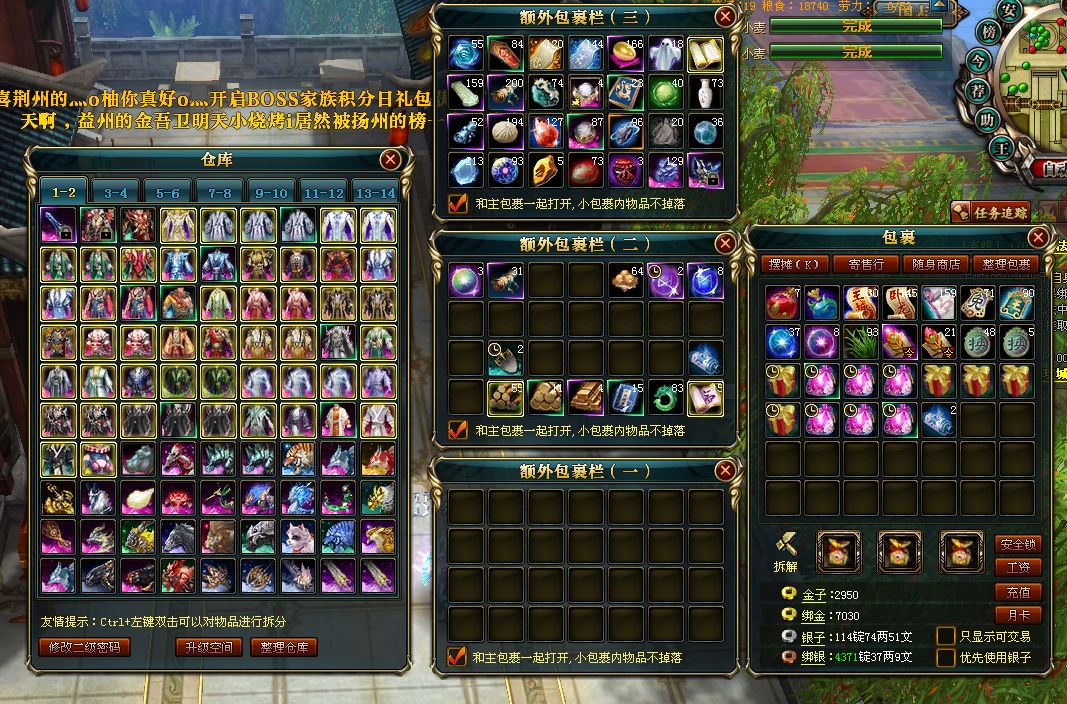Open the 寄售行 consignment house
Viewport: 1067px width, 704px height.
click(x=865, y=264)
